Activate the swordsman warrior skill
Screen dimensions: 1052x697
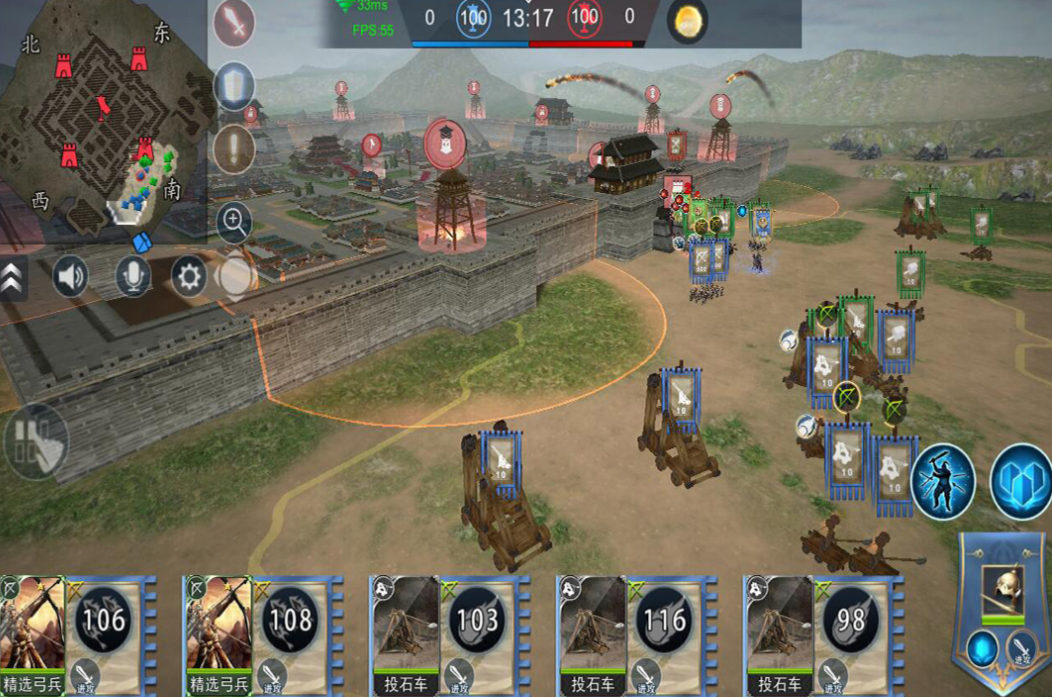point(942,480)
